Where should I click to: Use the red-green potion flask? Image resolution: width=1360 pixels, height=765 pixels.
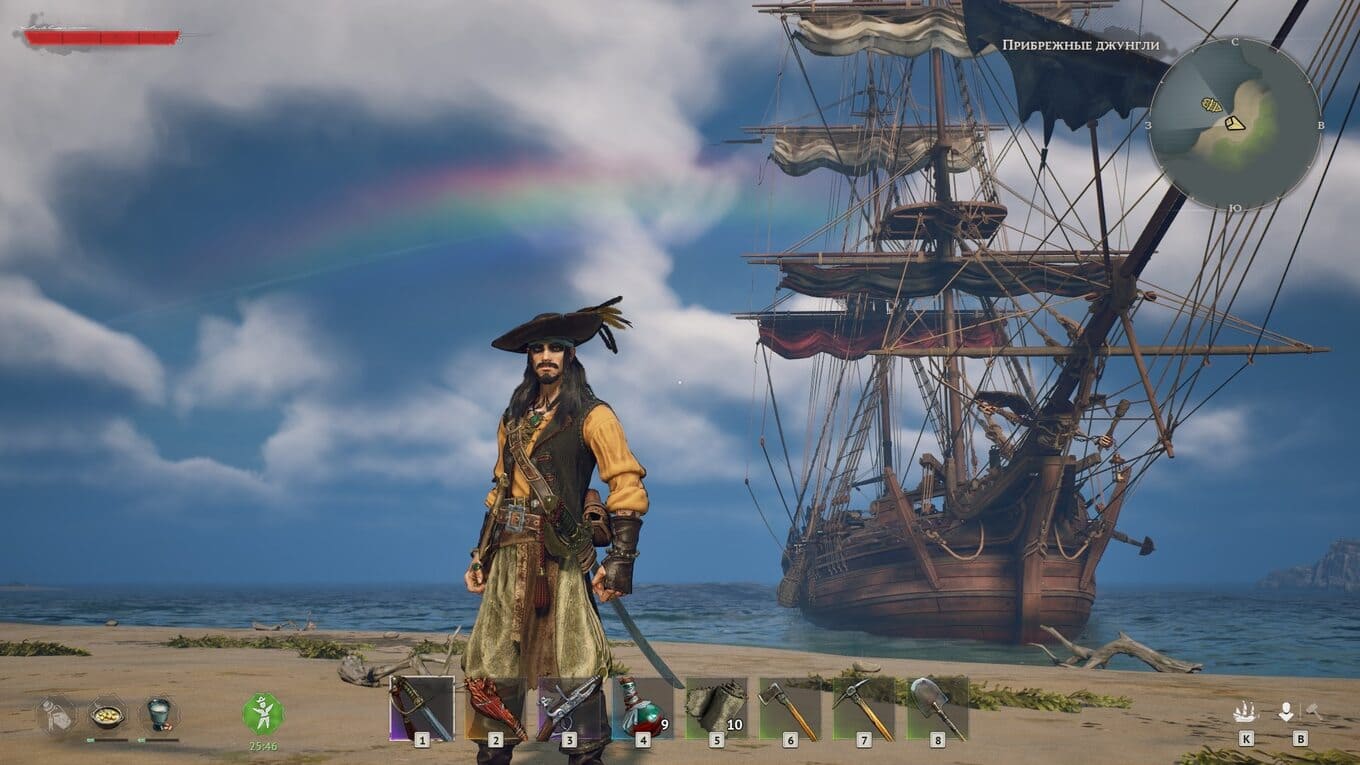coord(642,708)
